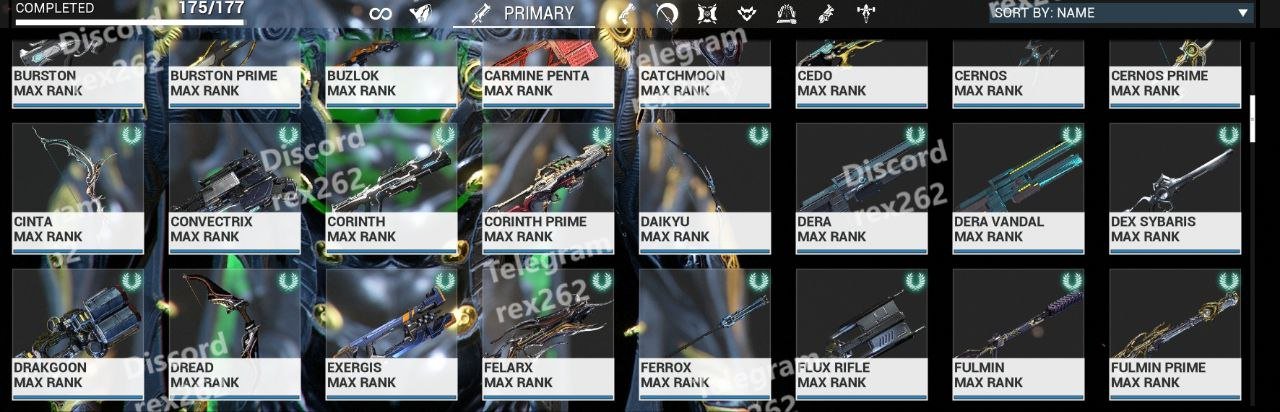Open the Sort By Name dropdown

point(1120,13)
